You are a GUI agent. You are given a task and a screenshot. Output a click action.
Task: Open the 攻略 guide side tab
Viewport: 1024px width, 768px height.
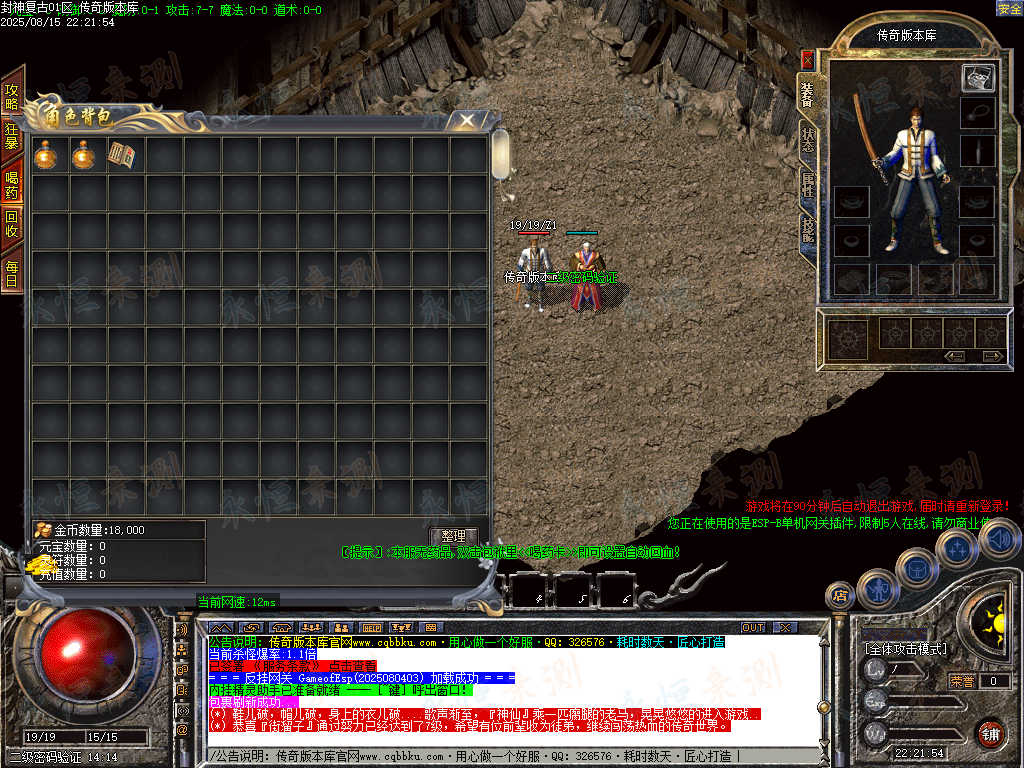pyautogui.click(x=12, y=96)
